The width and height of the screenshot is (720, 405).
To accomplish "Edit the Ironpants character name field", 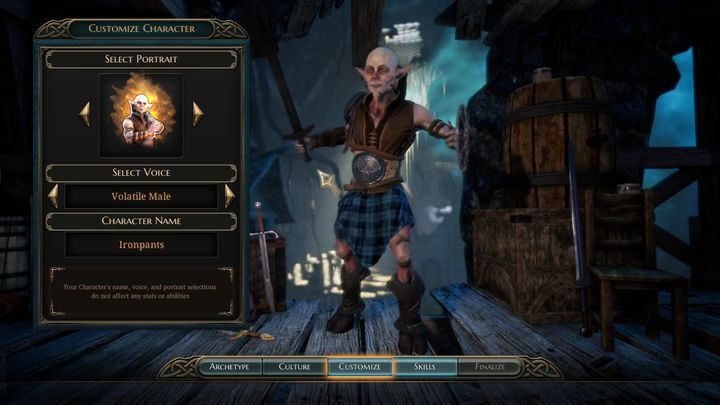I will (x=141, y=243).
